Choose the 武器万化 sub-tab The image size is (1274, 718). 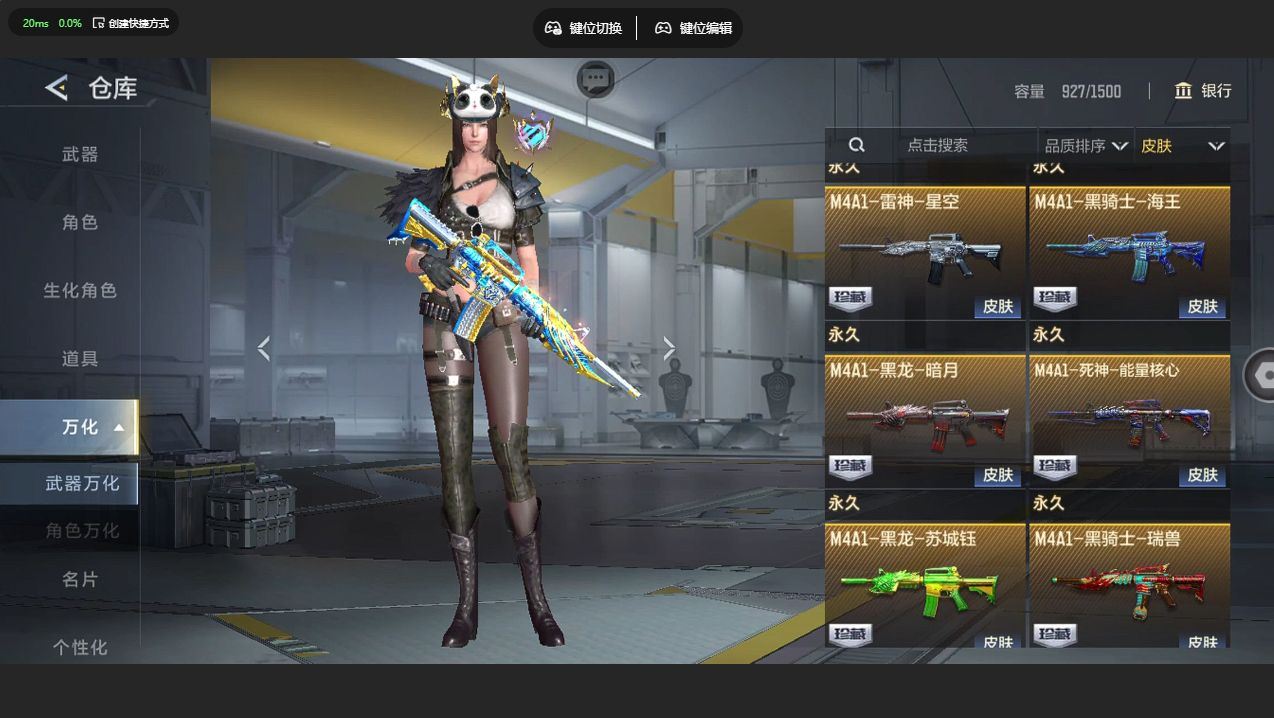click(82, 483)
